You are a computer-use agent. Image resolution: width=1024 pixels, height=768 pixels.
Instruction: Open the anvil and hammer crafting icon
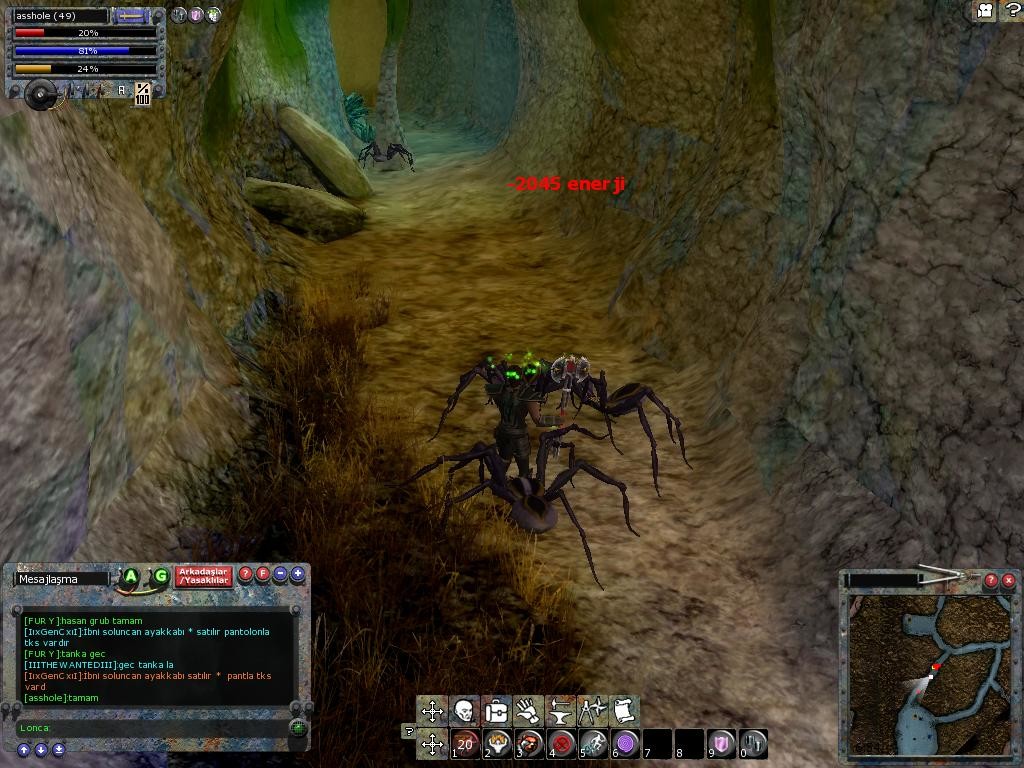pos(560,711)
